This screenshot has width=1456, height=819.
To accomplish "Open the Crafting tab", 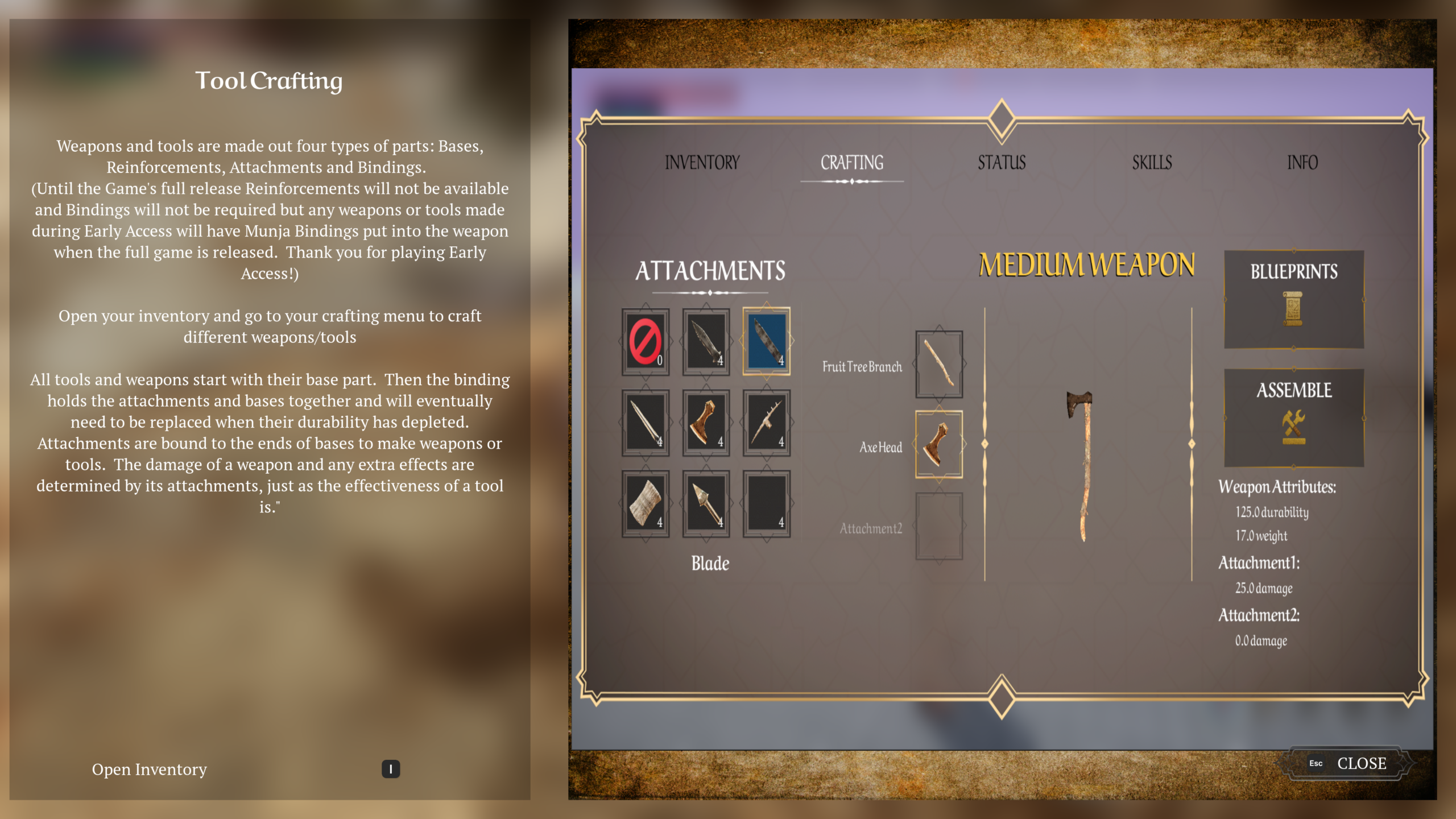I will coord(851,163).
